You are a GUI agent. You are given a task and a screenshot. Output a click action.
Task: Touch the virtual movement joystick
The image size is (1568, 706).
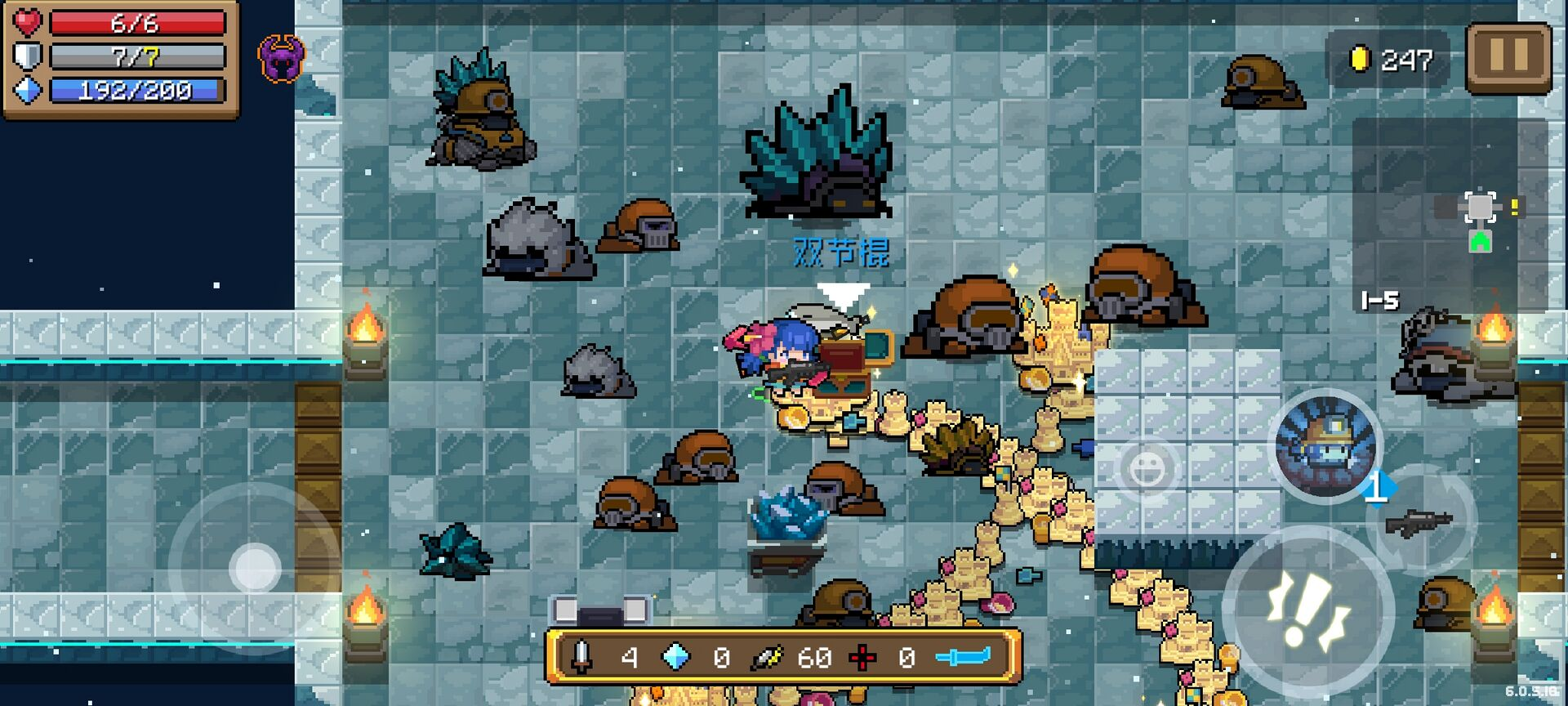click(x=255, y=568)
